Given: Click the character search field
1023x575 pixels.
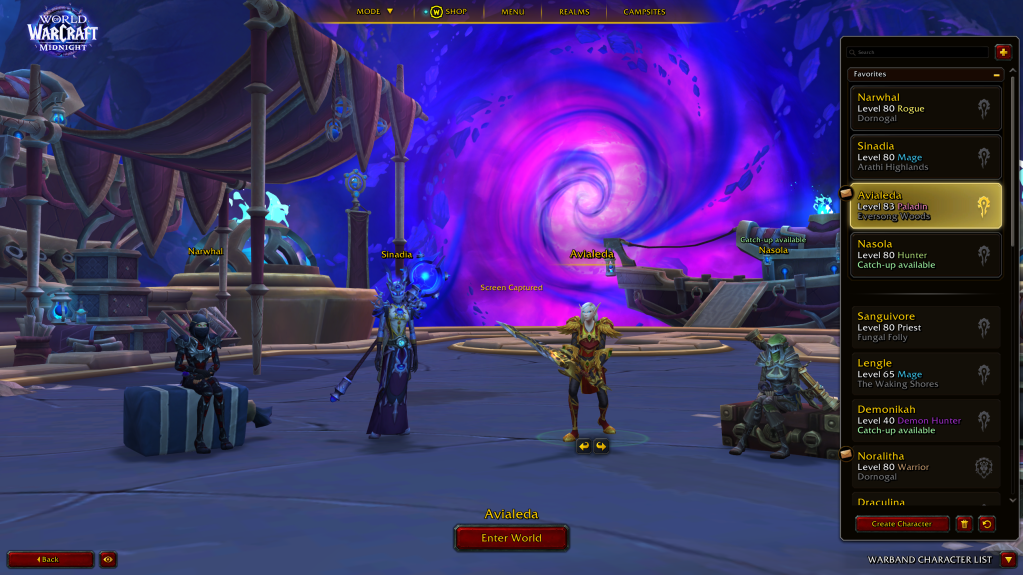Looking at the screenshot, I should (x=920, y=52).
